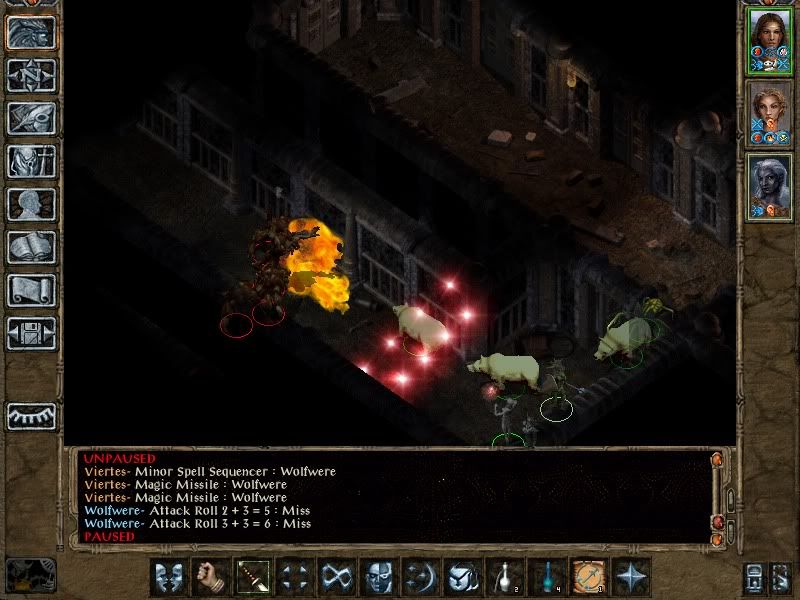Select the brown-haired woman party portrait

[770, 40]
